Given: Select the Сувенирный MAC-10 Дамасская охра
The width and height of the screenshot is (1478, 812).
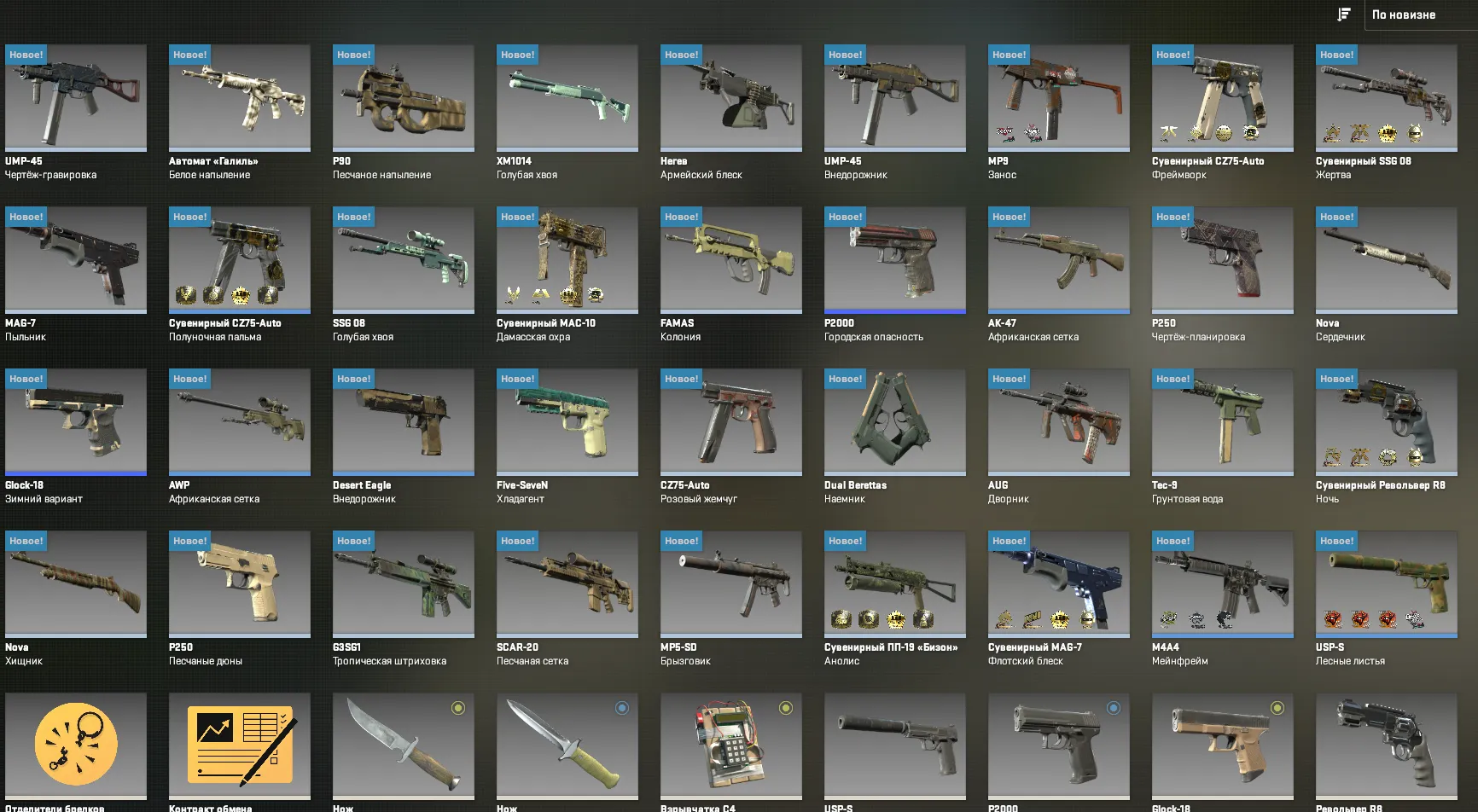Looking at the screenshot, I should (567, 260).
